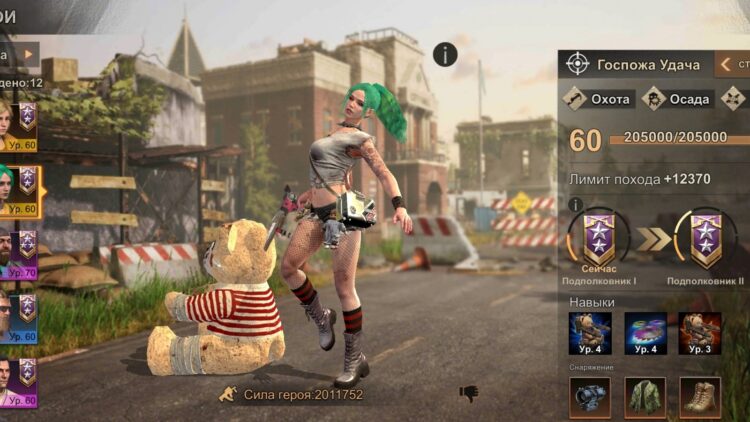Open the Осада hero type tag

[x=677, y=99]
